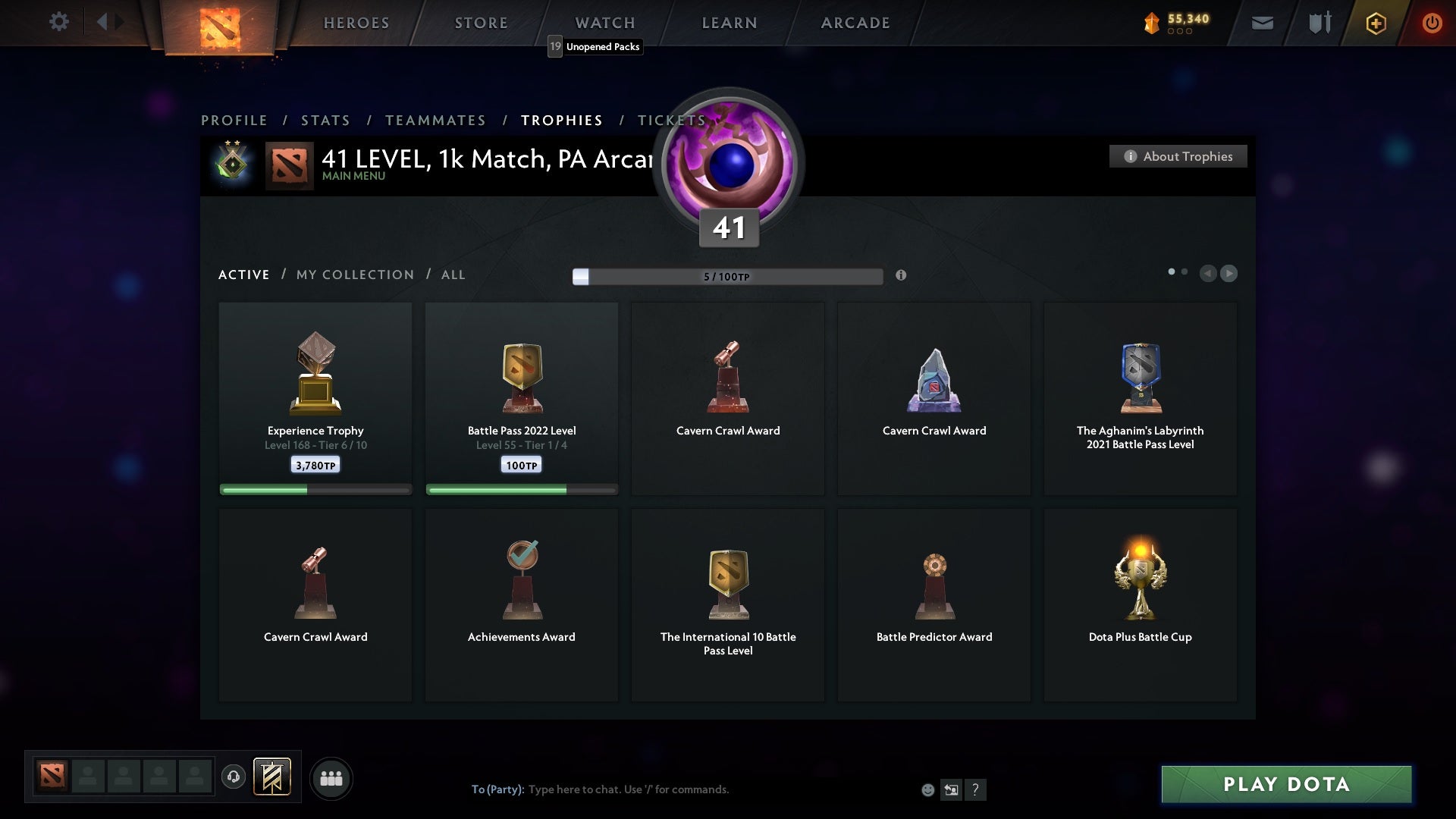The height and width of the screenshot is (819, 1456).
Task: Click the chat screenshot share toggle icon
Action: click(x=952, y=789)
